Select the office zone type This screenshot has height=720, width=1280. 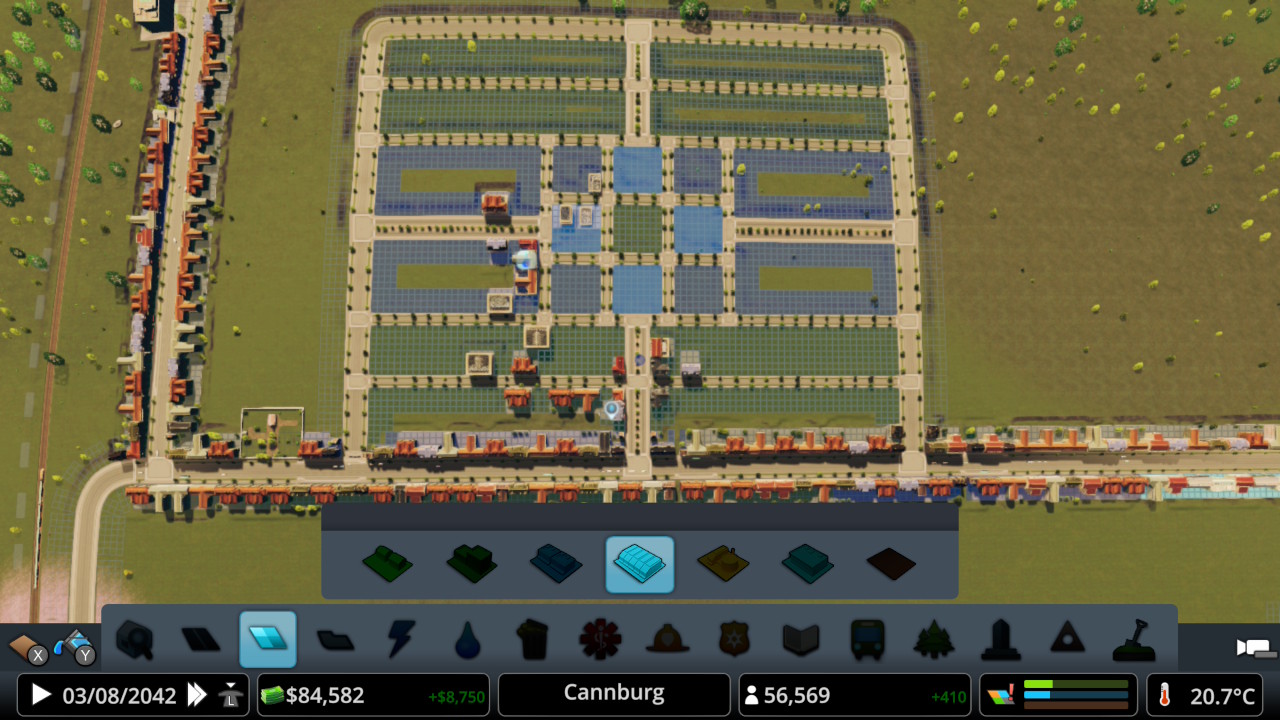[809, 564]
